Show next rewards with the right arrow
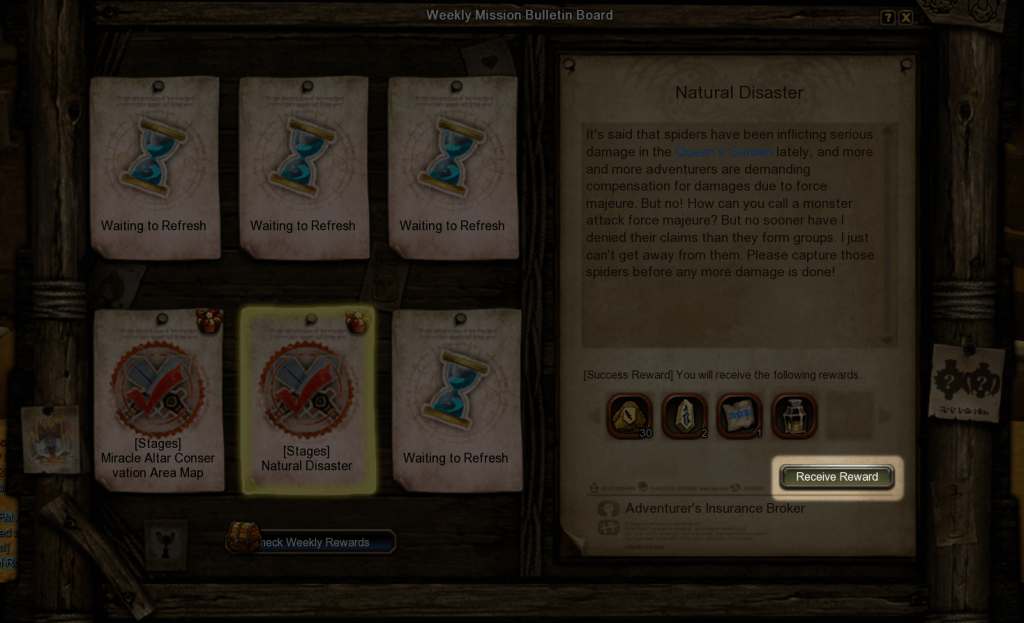Image resolution: width=1024 pixels, height=623 pixels. pos(885,416)
